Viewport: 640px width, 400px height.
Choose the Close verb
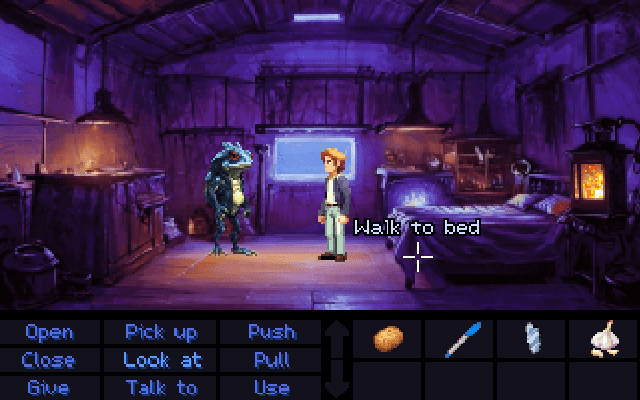click(49, 360)
